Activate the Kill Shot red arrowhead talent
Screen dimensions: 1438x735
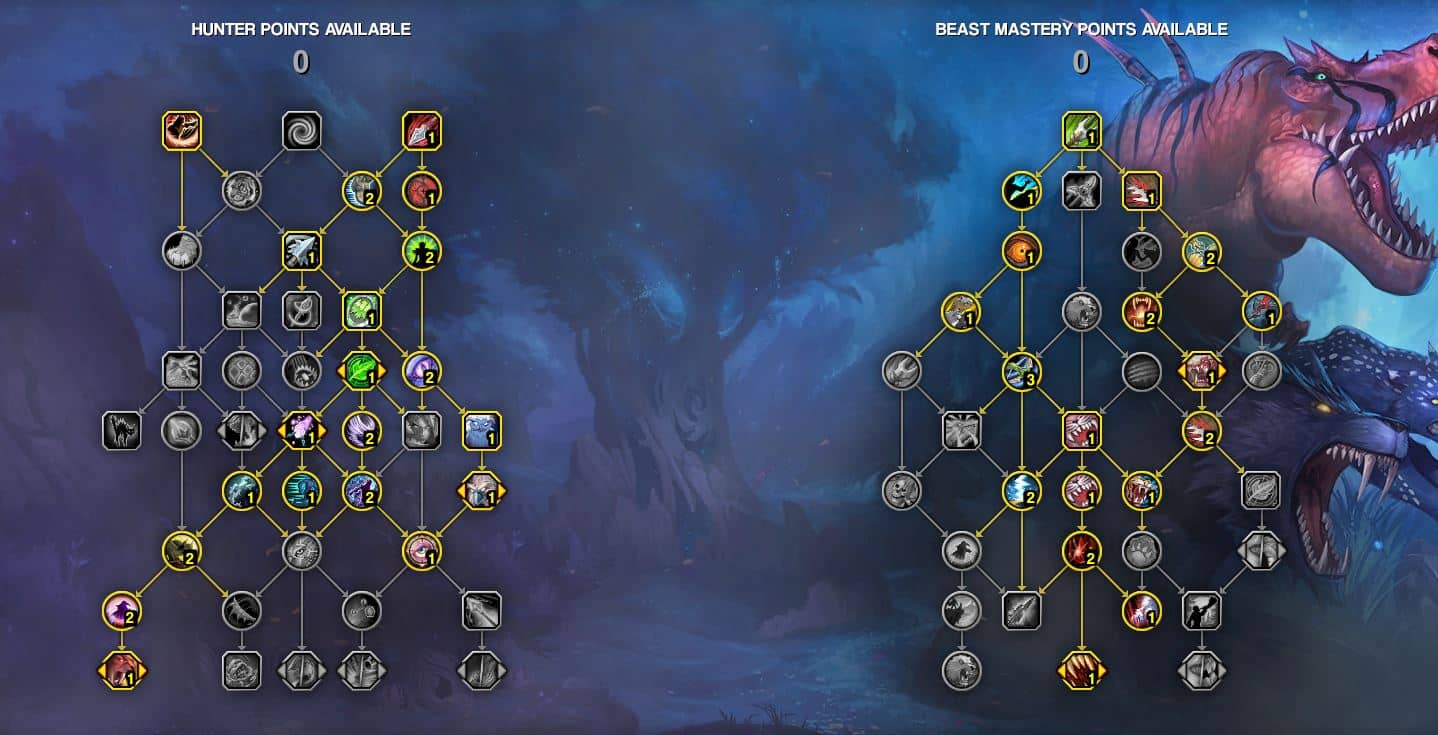(x=422, y=130)
